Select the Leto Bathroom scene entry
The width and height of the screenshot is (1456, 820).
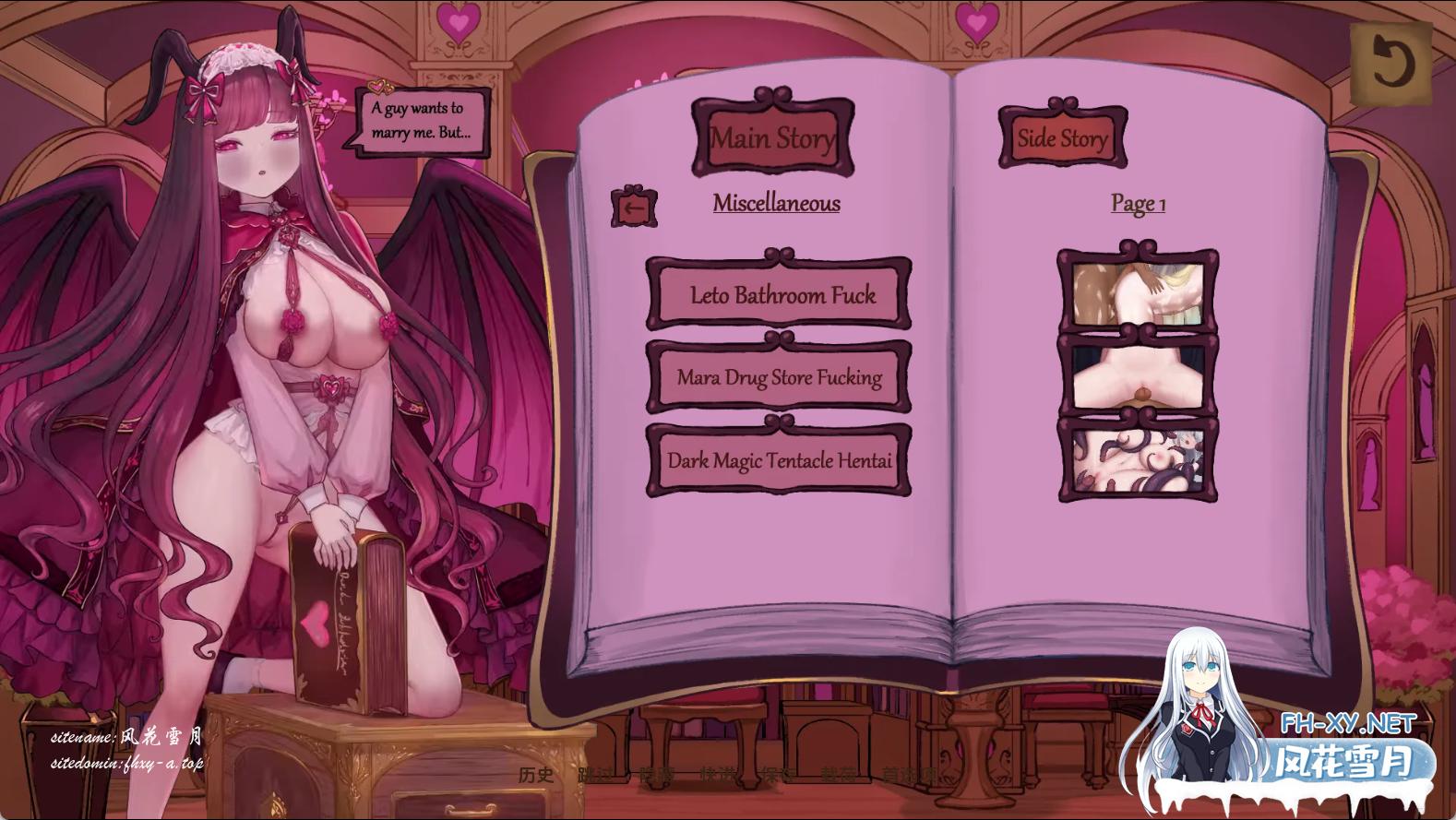tap(779, 295)
